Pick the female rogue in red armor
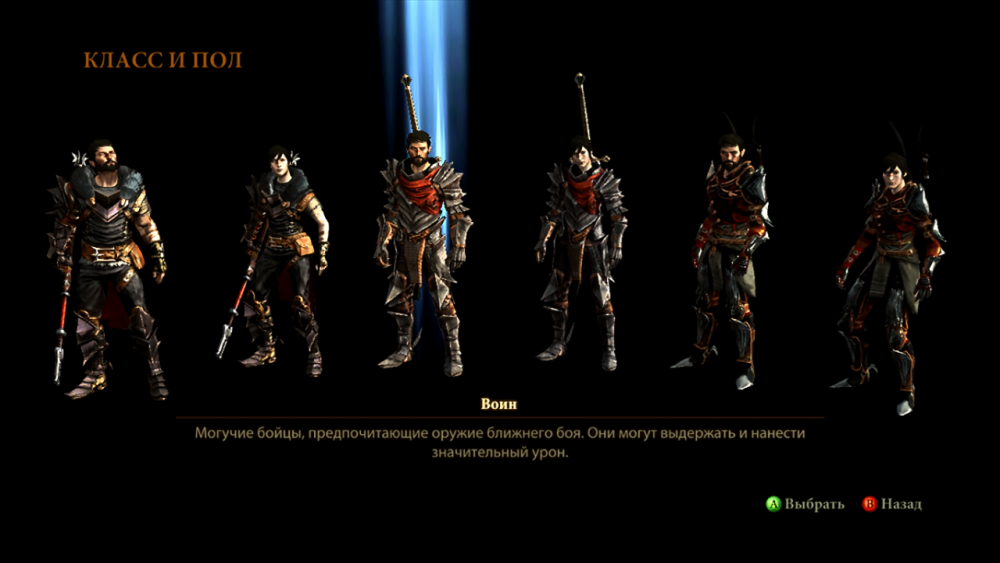Image resolution: width=1000 pixels, height=563 pixels. (x=888, y=270)
